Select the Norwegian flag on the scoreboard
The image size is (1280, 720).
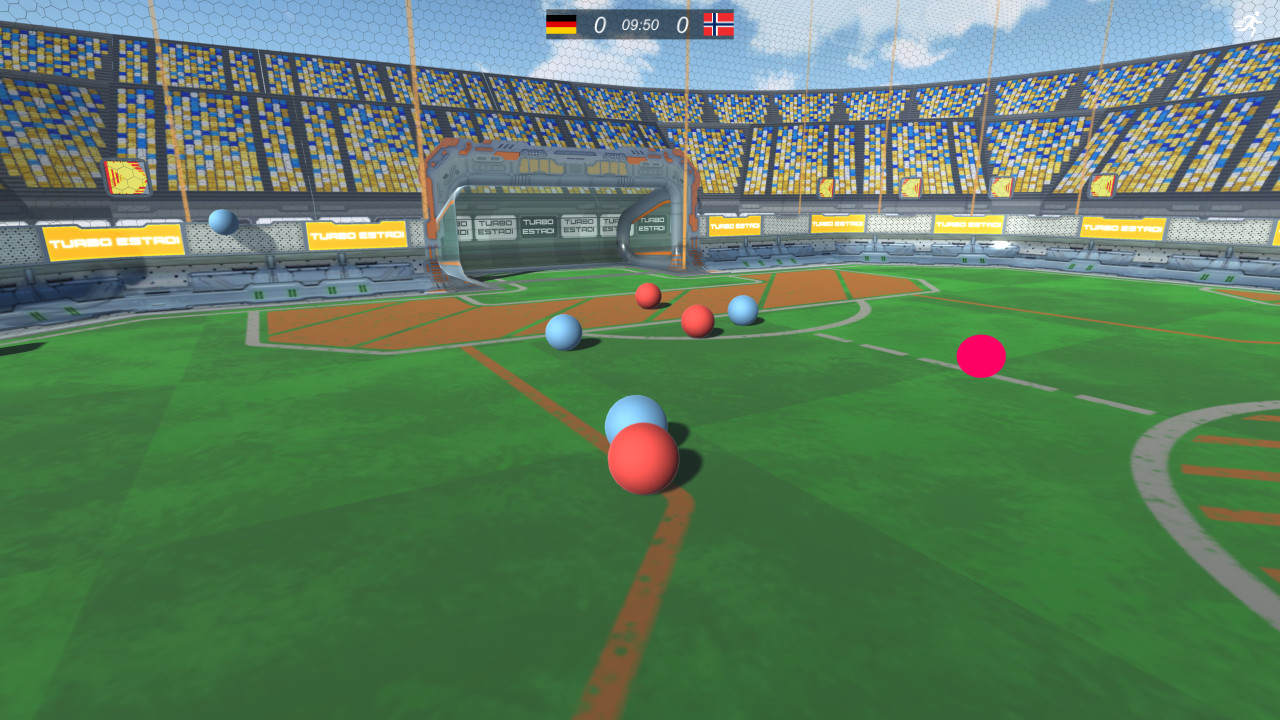tap(719, 24)
